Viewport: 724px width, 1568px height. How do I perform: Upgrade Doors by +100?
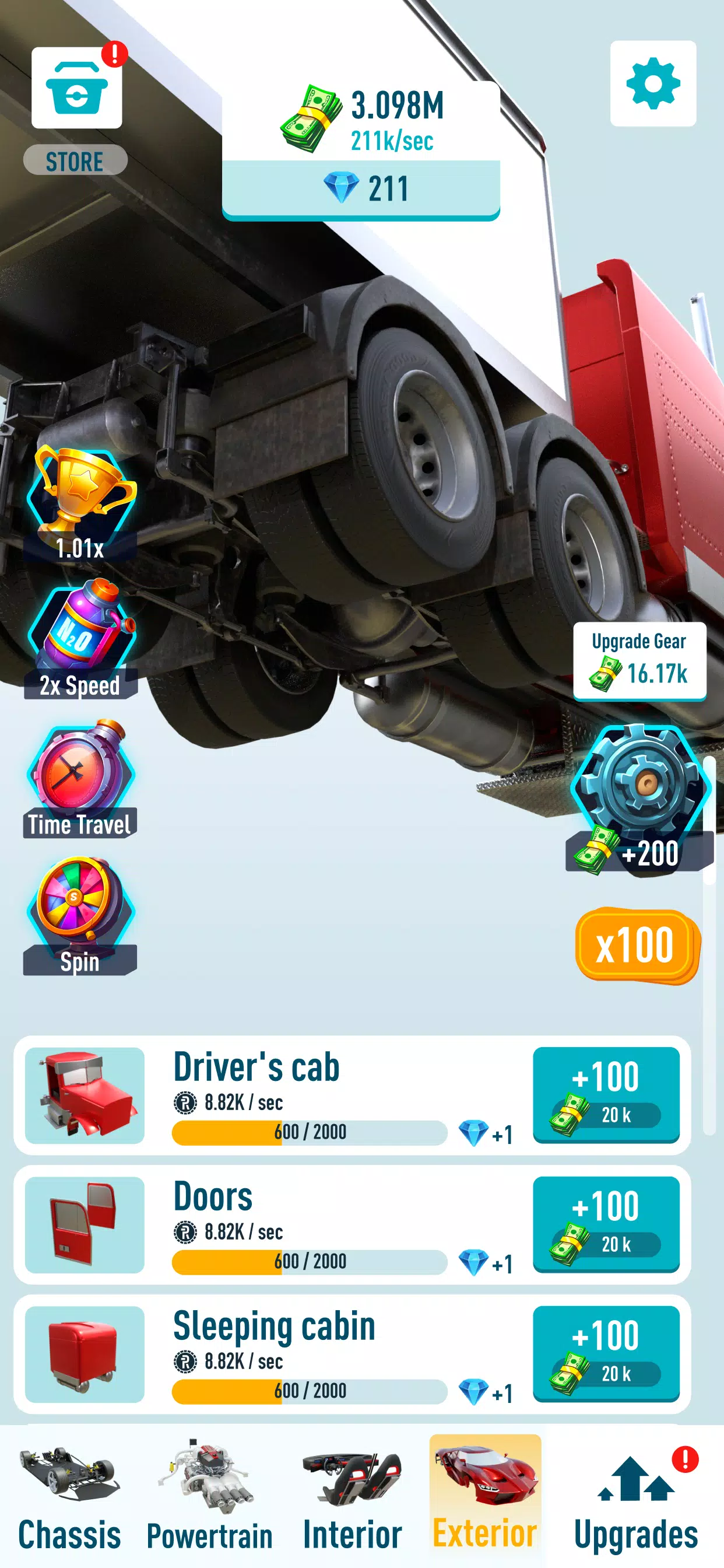tap(606, 1223)
